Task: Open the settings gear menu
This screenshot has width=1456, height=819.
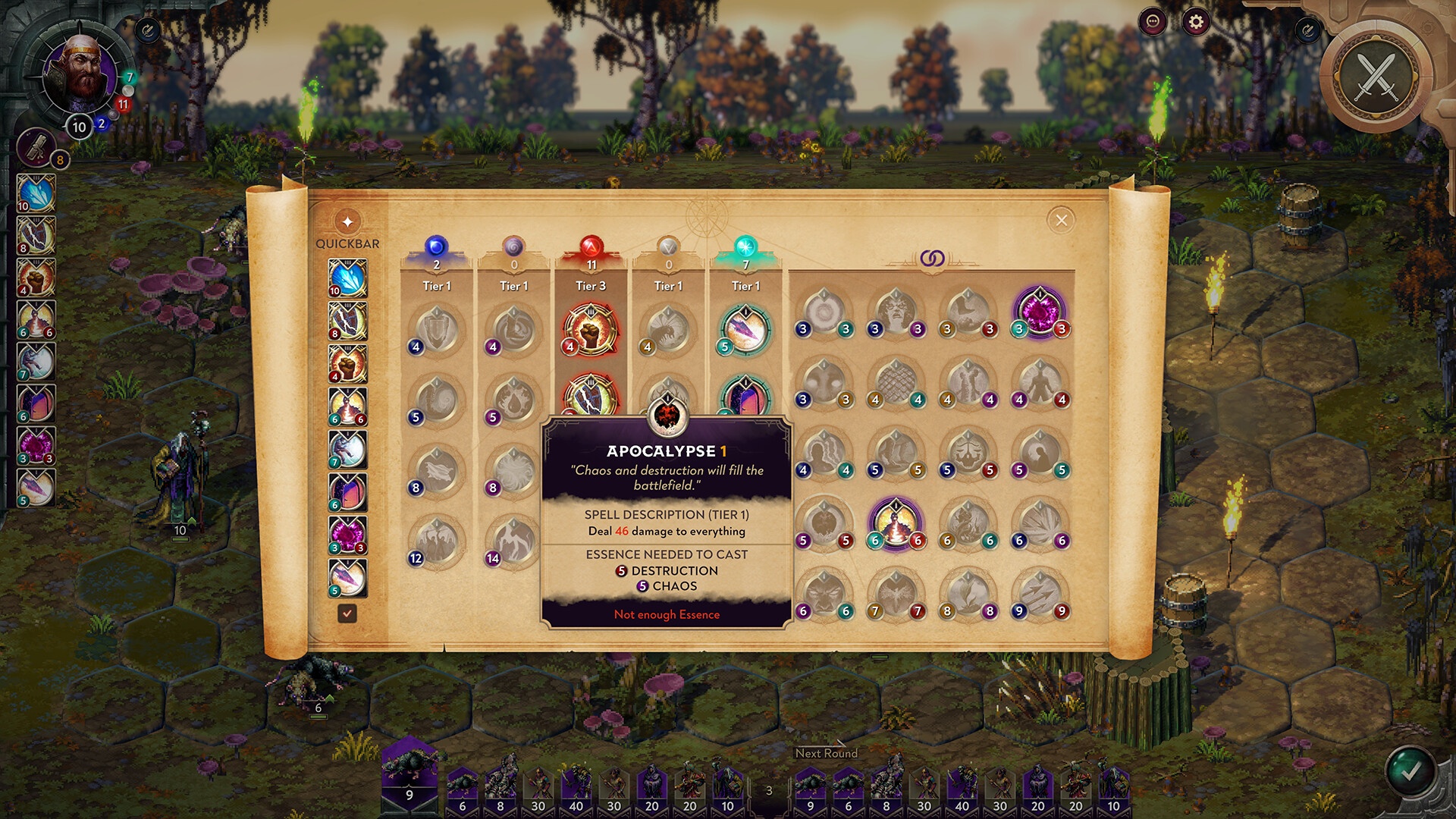Action: tap(1196, 22)
